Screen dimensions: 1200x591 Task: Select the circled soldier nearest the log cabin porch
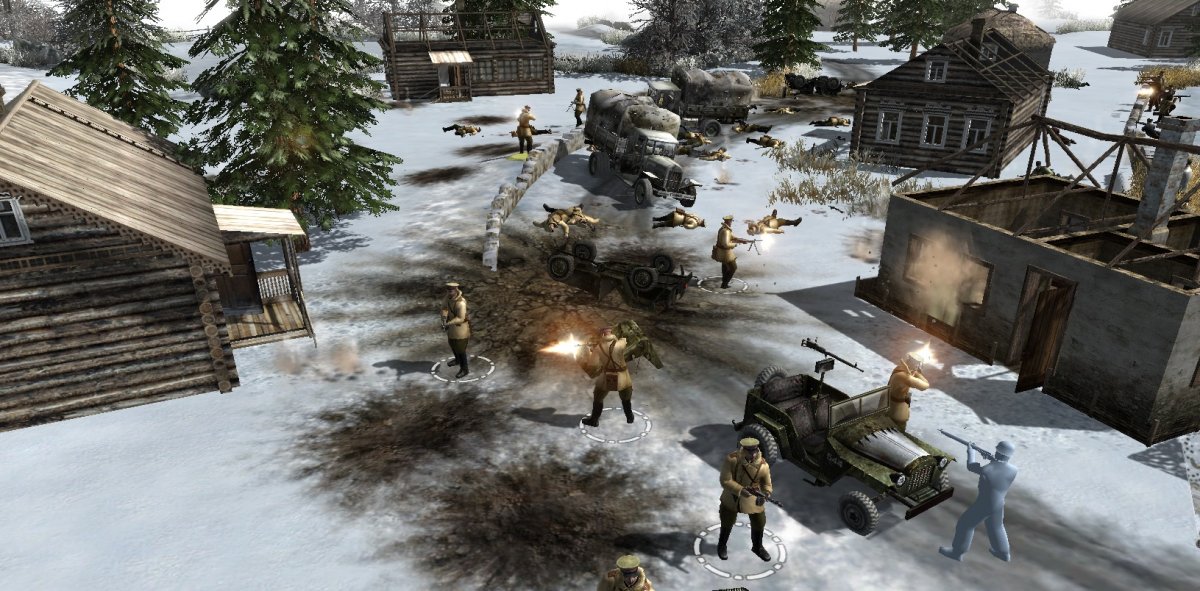[457, 327]
